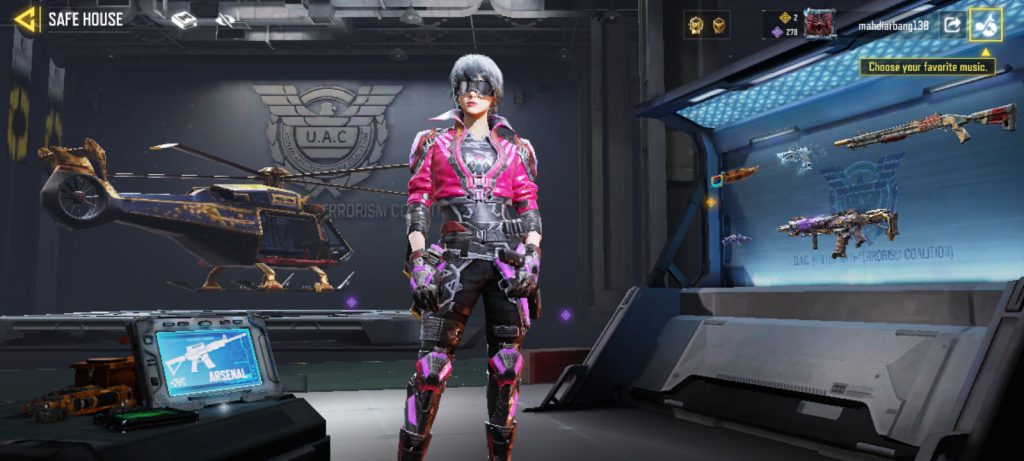Open the mahdiarbang138 player profile avatar
1024x461 pixels.
(820, 24)
